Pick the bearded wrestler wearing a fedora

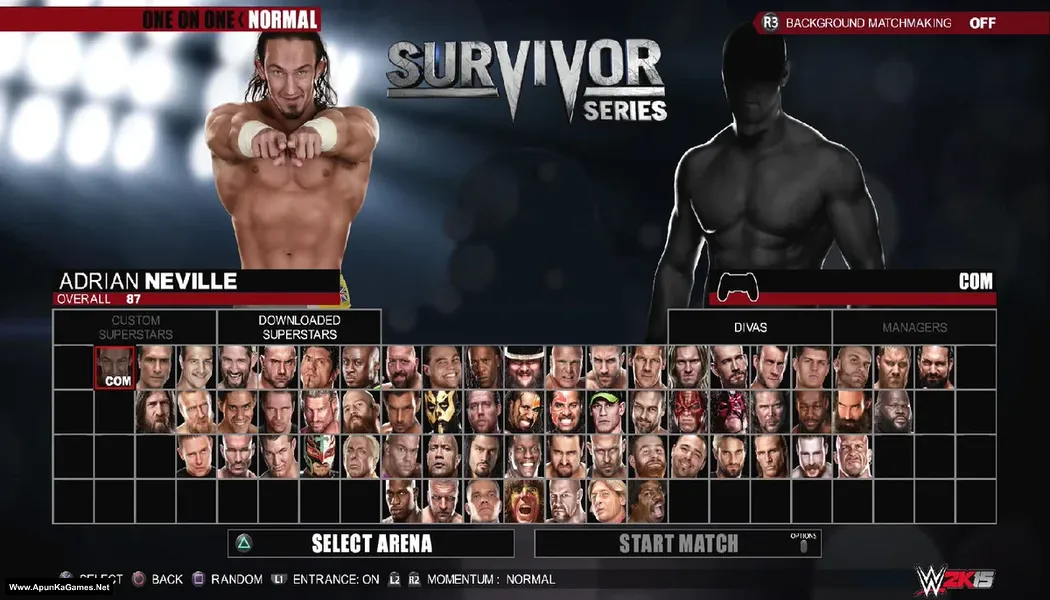coord(524,367)
